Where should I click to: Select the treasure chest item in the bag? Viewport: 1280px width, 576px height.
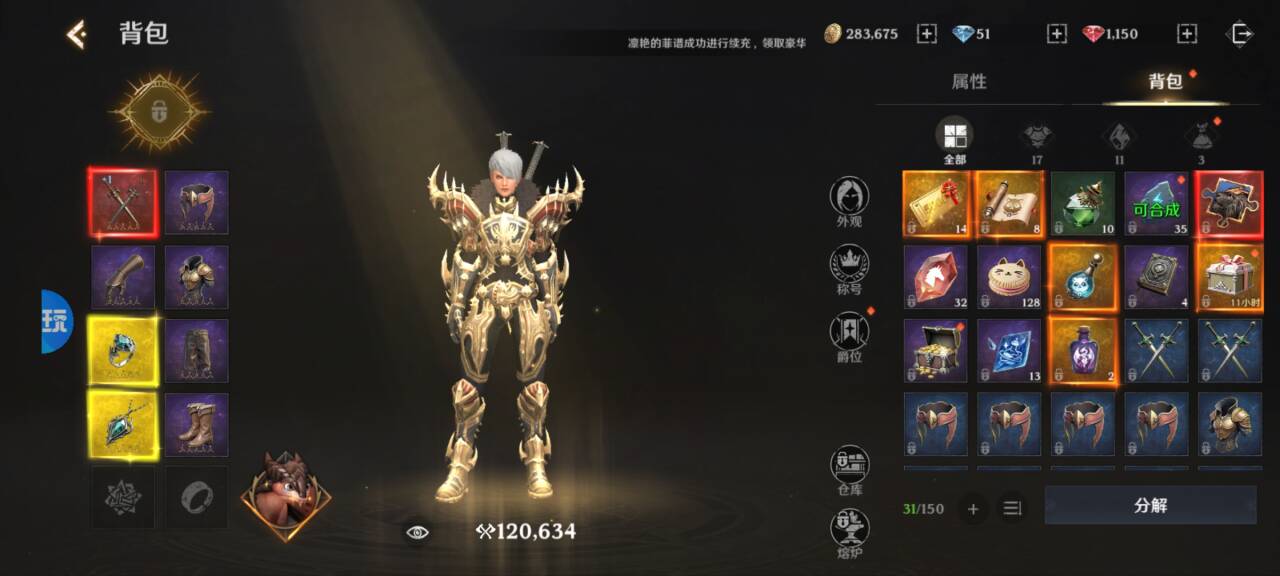[935, 351]
